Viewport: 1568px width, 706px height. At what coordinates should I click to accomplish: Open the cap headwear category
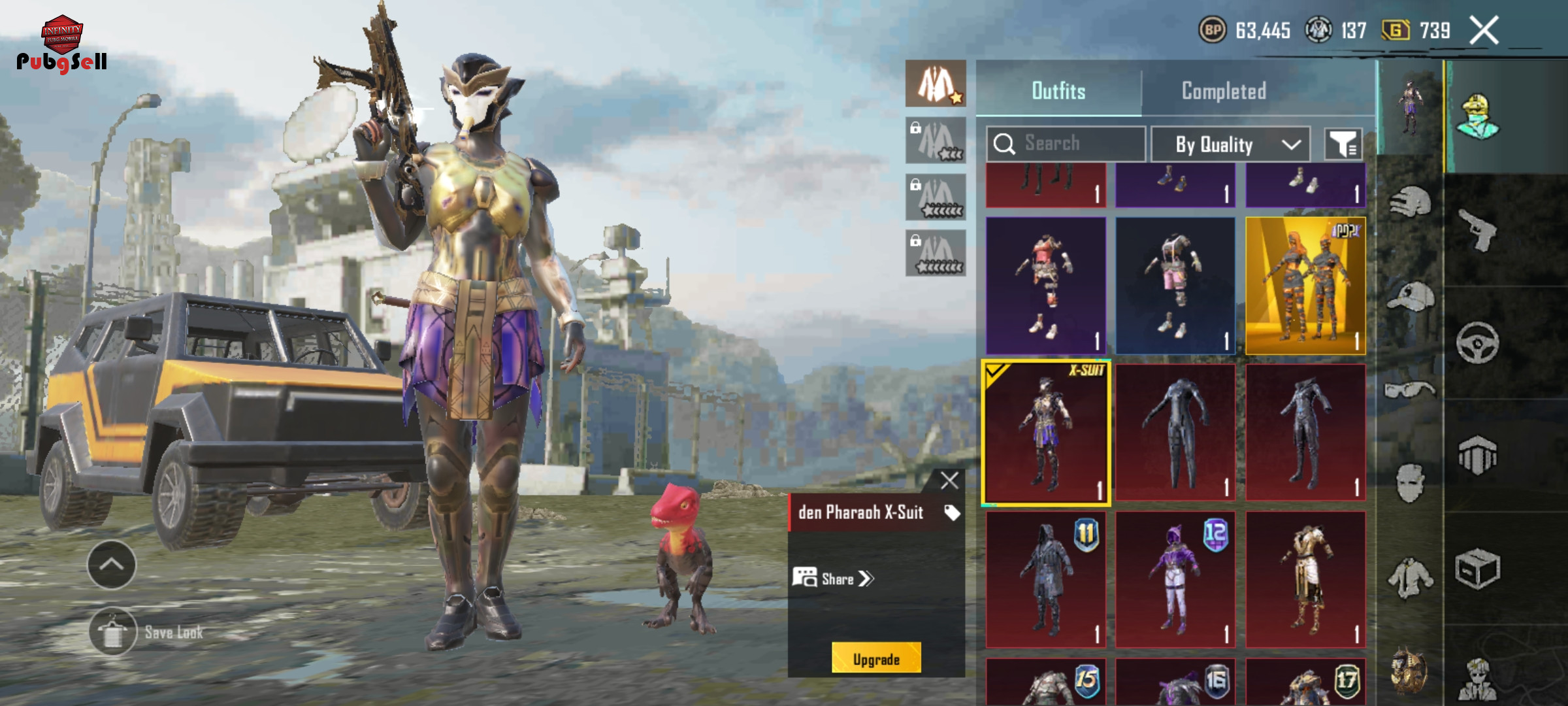pyautogui.click(x=1410, y=297)
